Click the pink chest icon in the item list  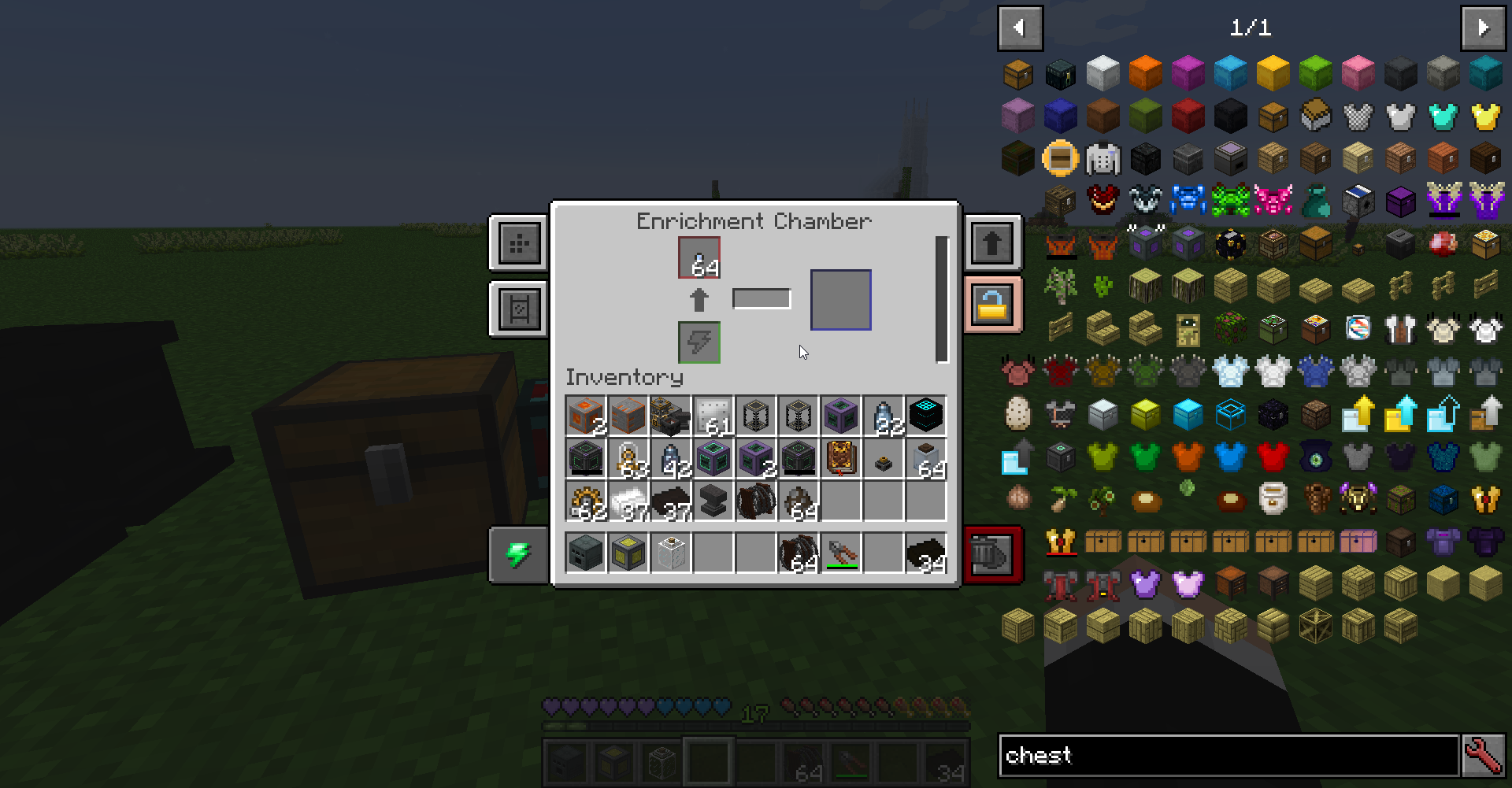1358,541
